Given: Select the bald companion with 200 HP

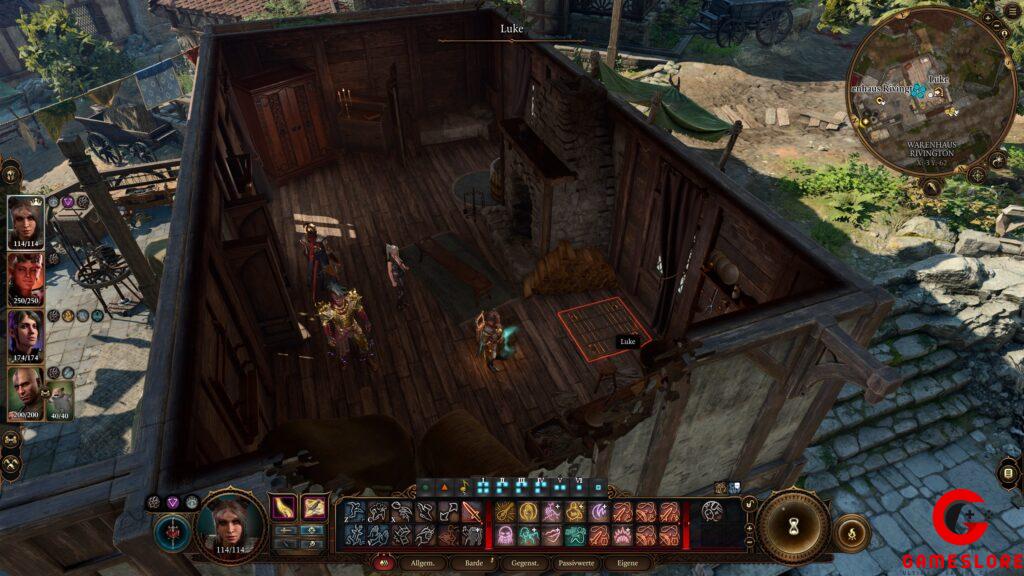Looking at the screenshot, I should coord(25,391).
